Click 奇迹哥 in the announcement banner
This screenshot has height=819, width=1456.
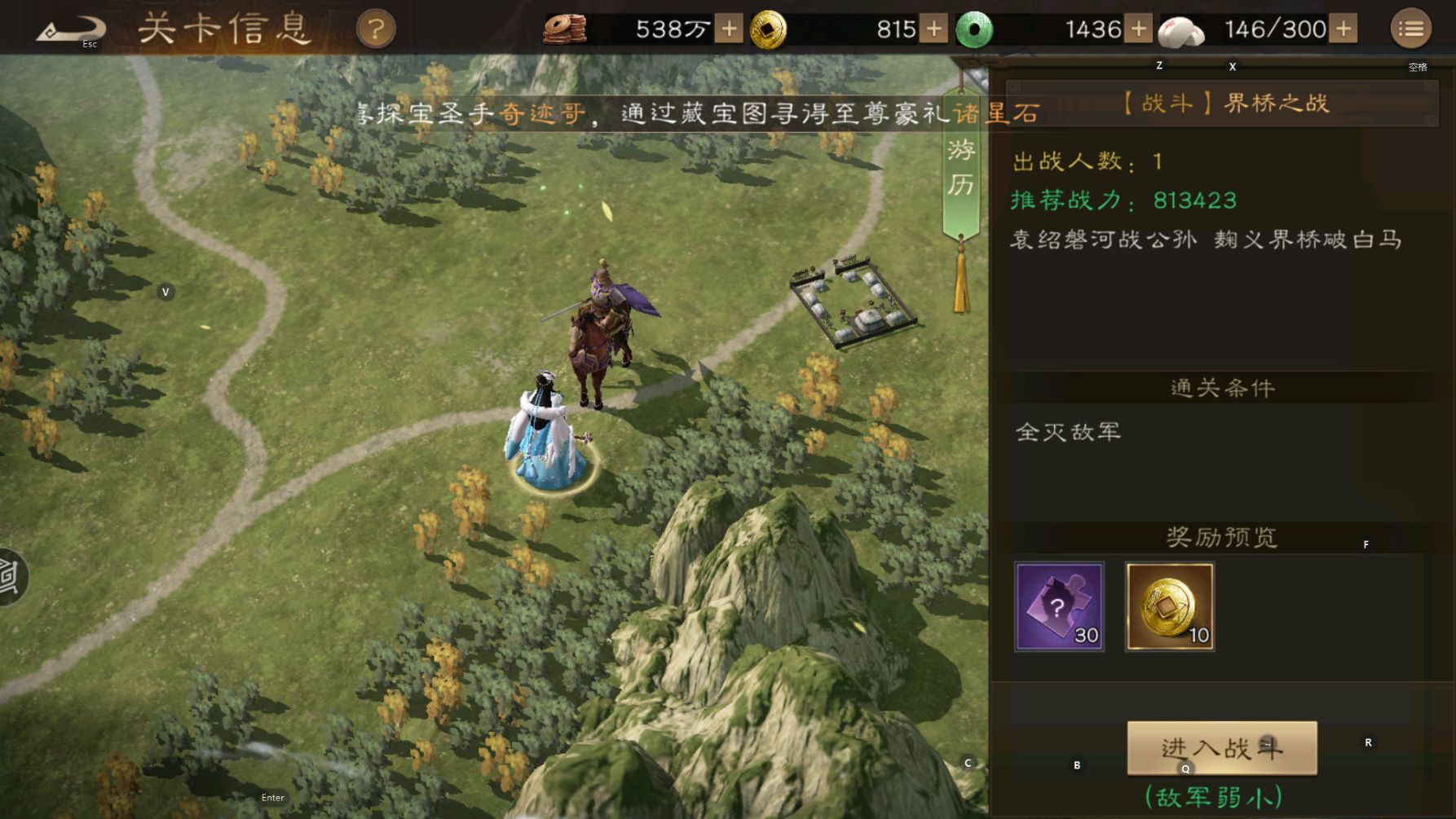pyautogui.click(x=541, y=114)
